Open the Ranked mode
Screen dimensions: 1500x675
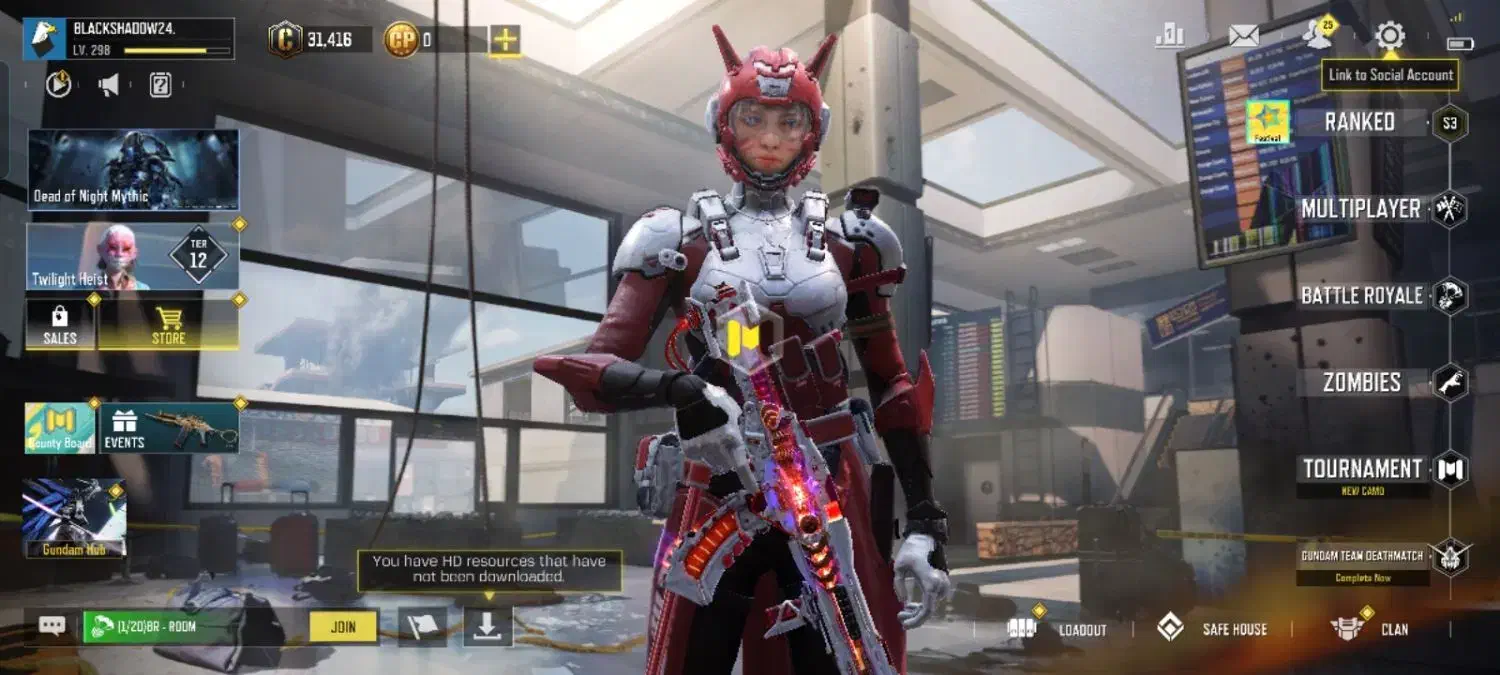[x=1359, y=122]
